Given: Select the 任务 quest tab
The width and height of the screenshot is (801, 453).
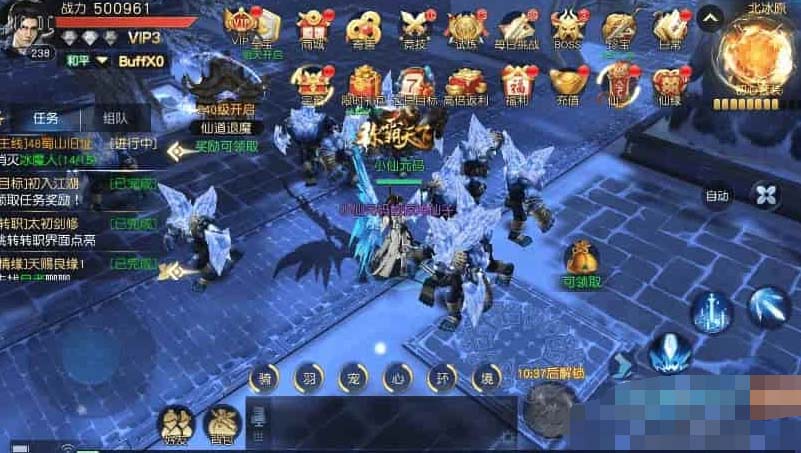Looking at the screenshot, I should pyautogui.click(x=46, y=118).
